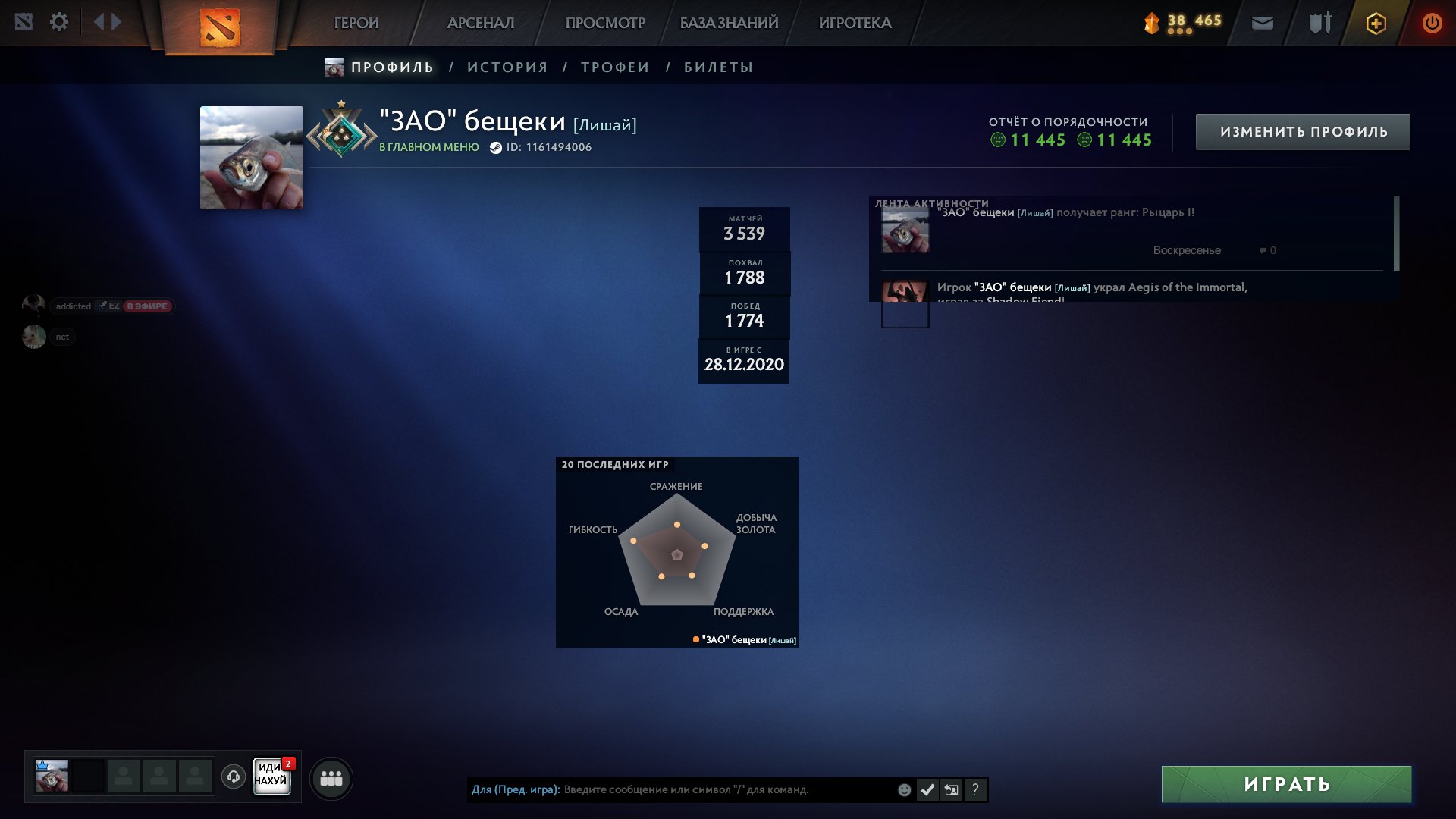Switch to the ТРОФЕИ tab
The image size is (1456, 819).
(x=614, y=67)
